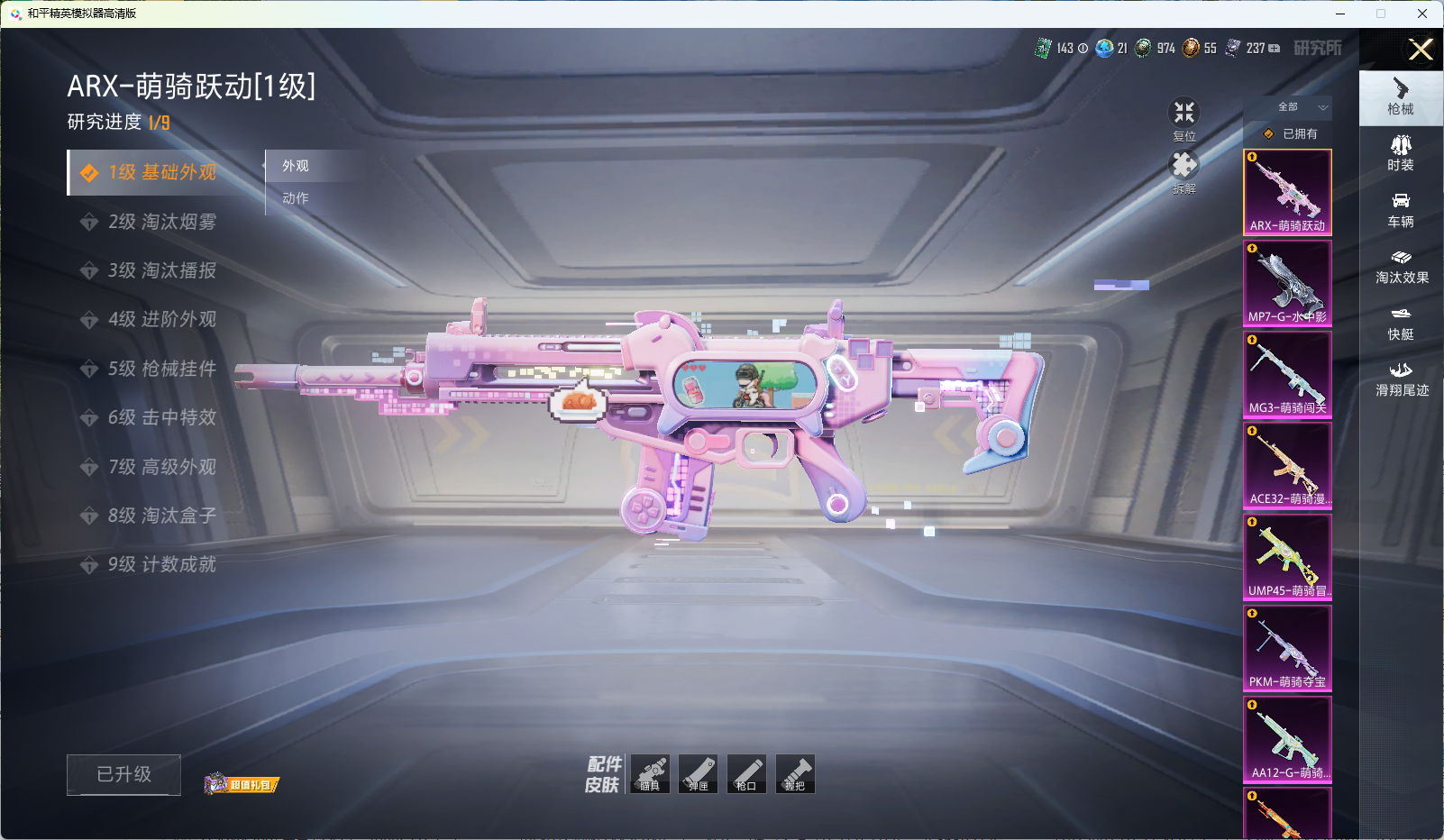This screenshot has width=1444, height=840.
Task: Select level 2 淘汰烟雾 upgrade entry
Action: [x=161, y=222]
